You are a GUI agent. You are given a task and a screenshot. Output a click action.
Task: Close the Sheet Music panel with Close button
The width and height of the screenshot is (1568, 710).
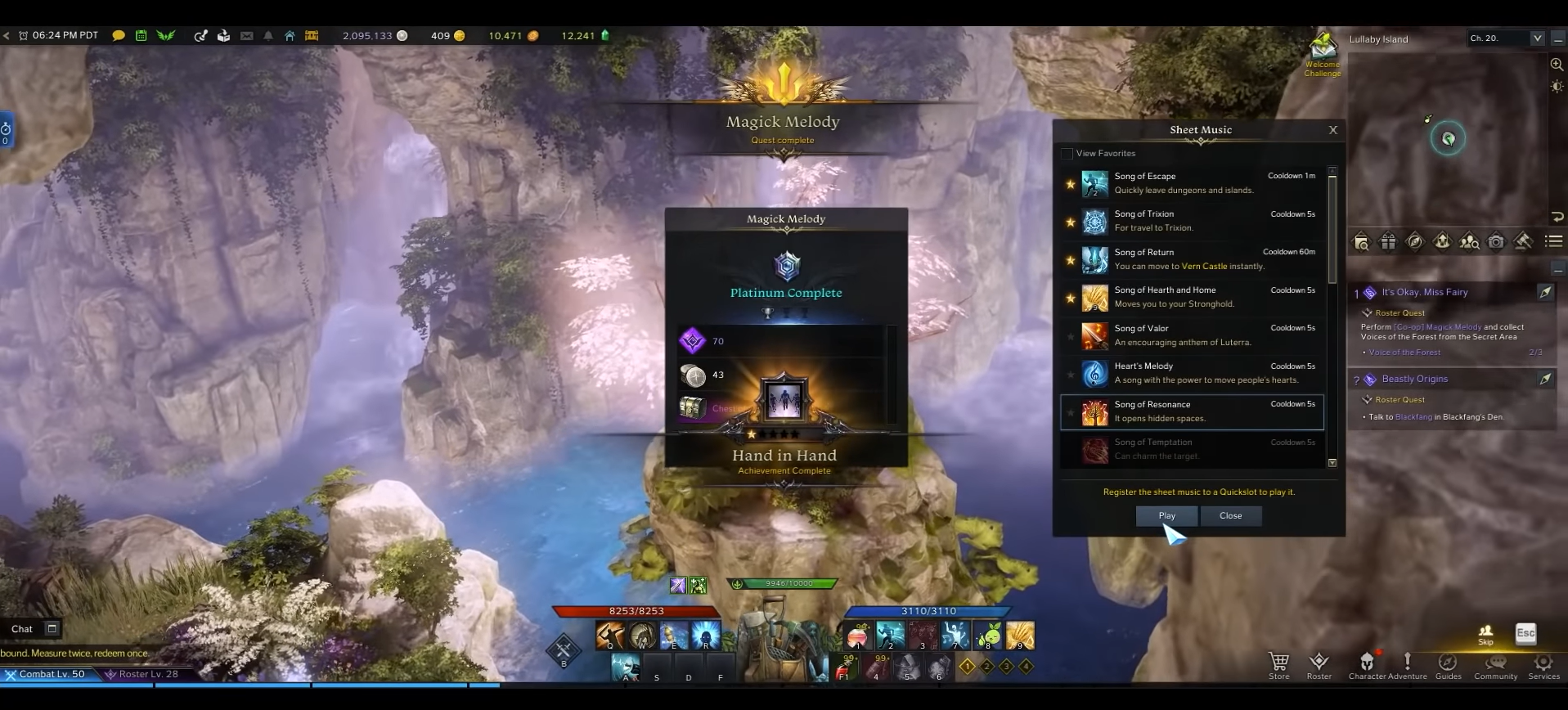[x=1230, y=515]
